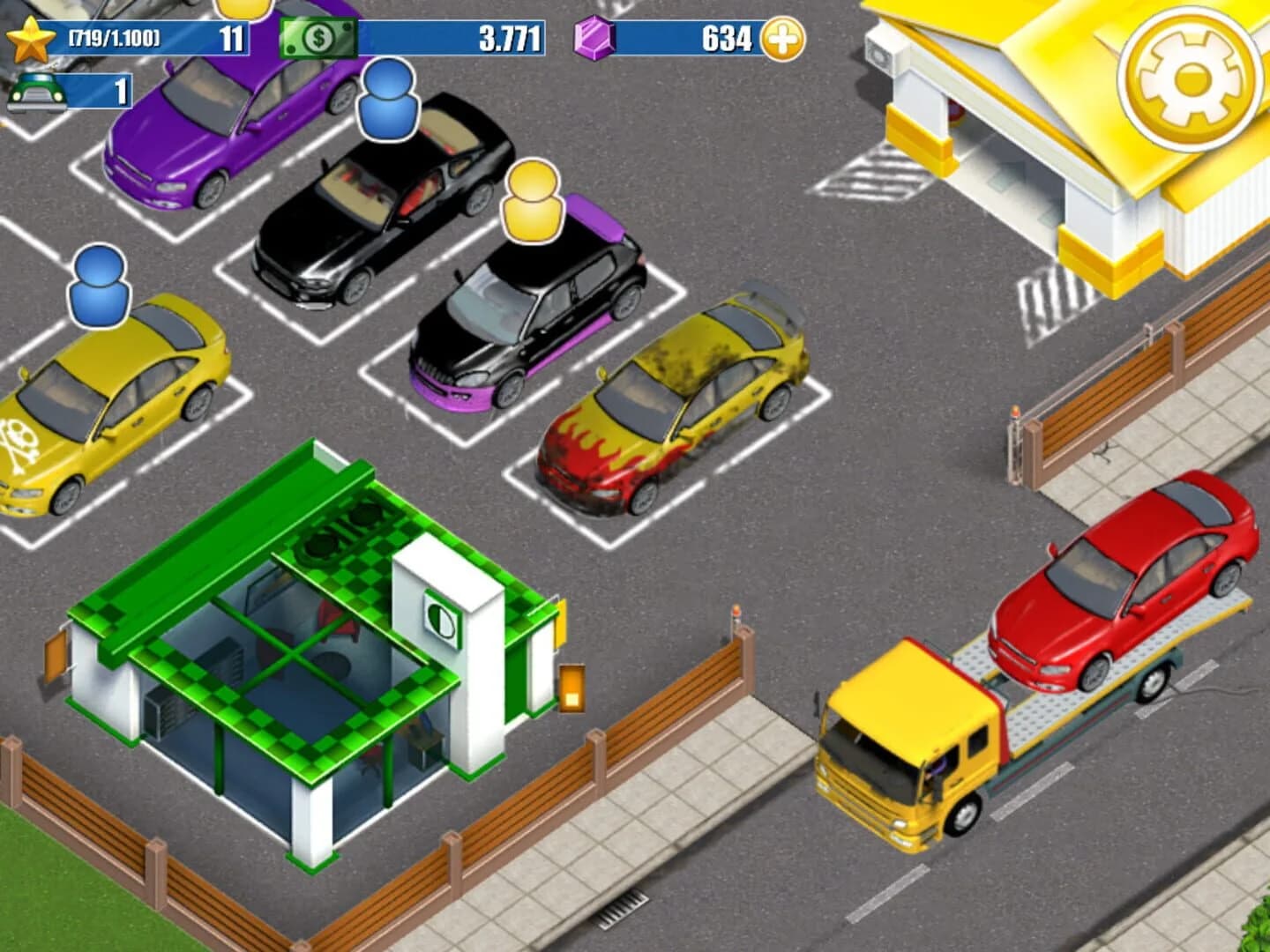Viewport: 1270px width, 952px height.
Task: Click the green dollar bill icon
Action: click(x=319, y=39)
